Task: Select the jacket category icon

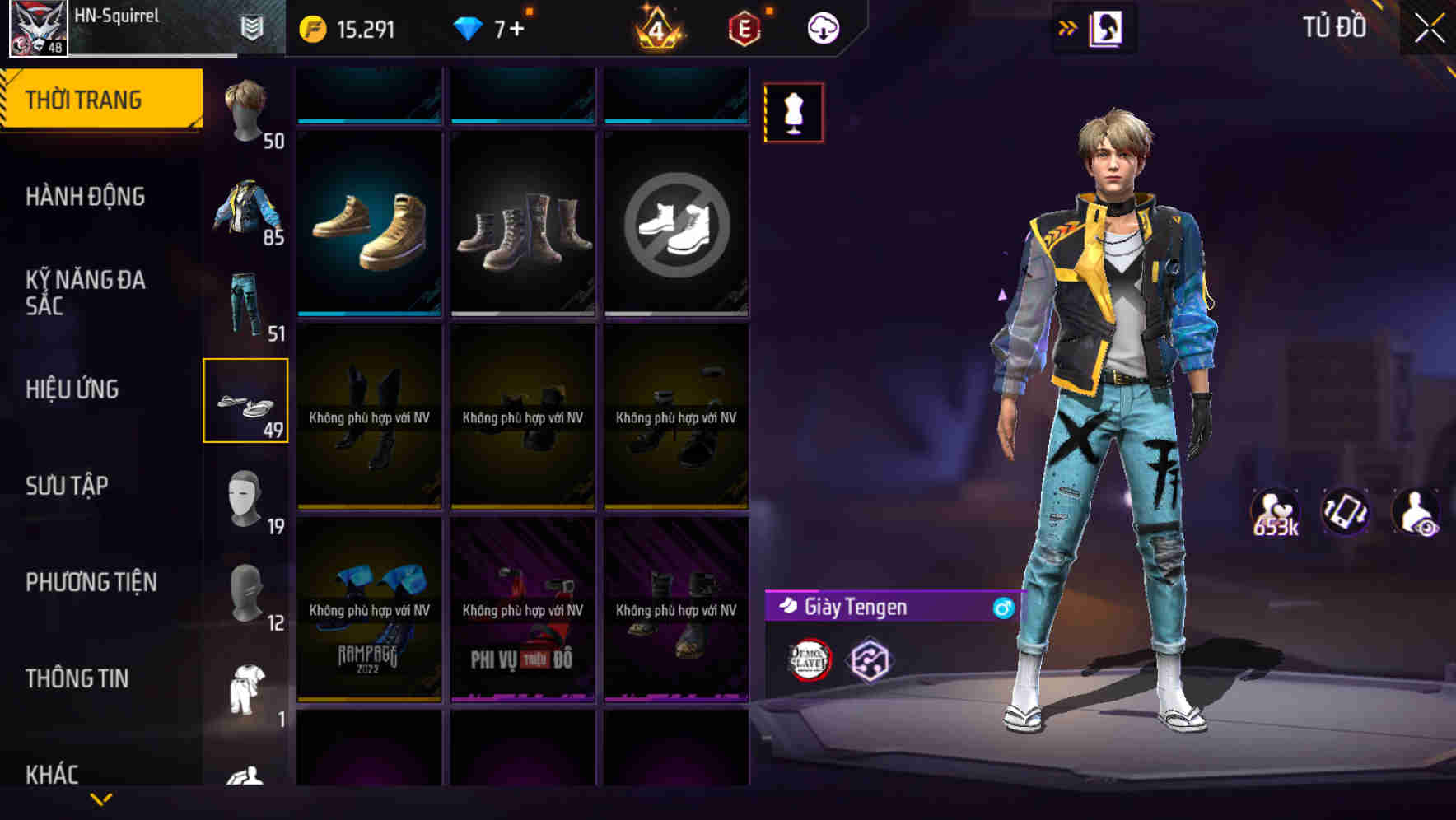Action: [x=246, y=206]
